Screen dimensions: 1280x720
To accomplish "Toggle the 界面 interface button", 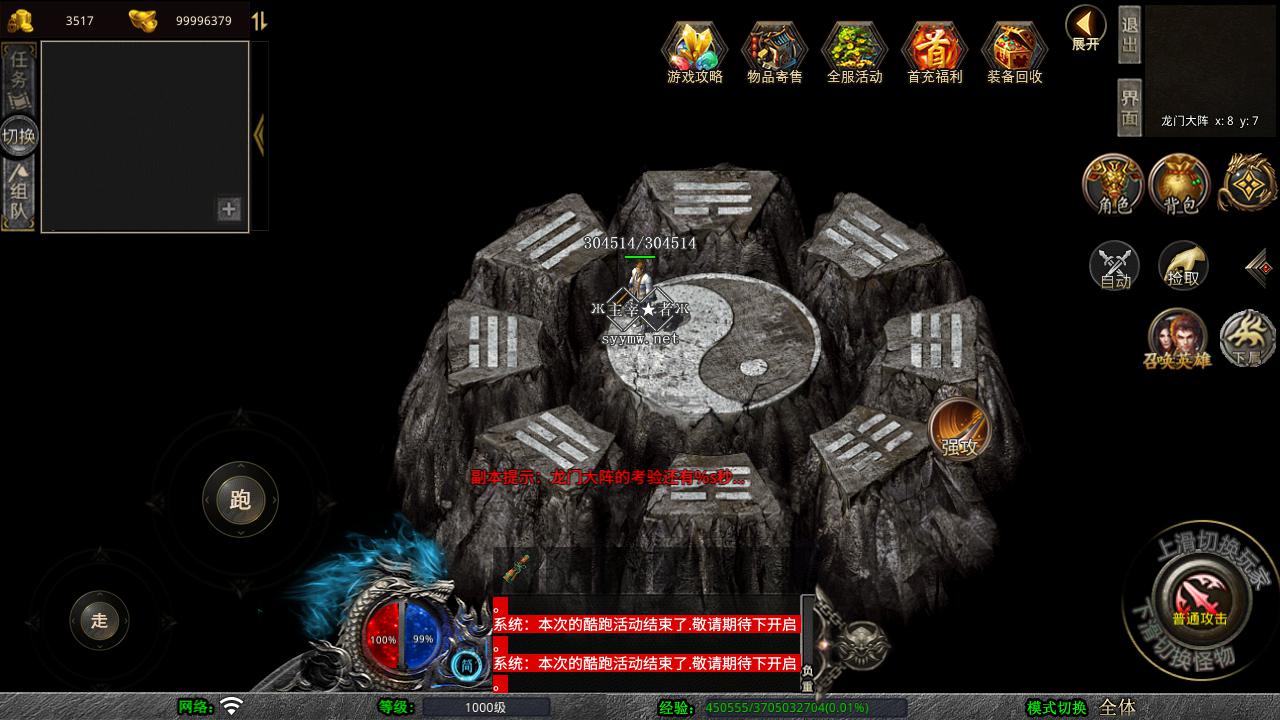I will (x=1129, y=107).
